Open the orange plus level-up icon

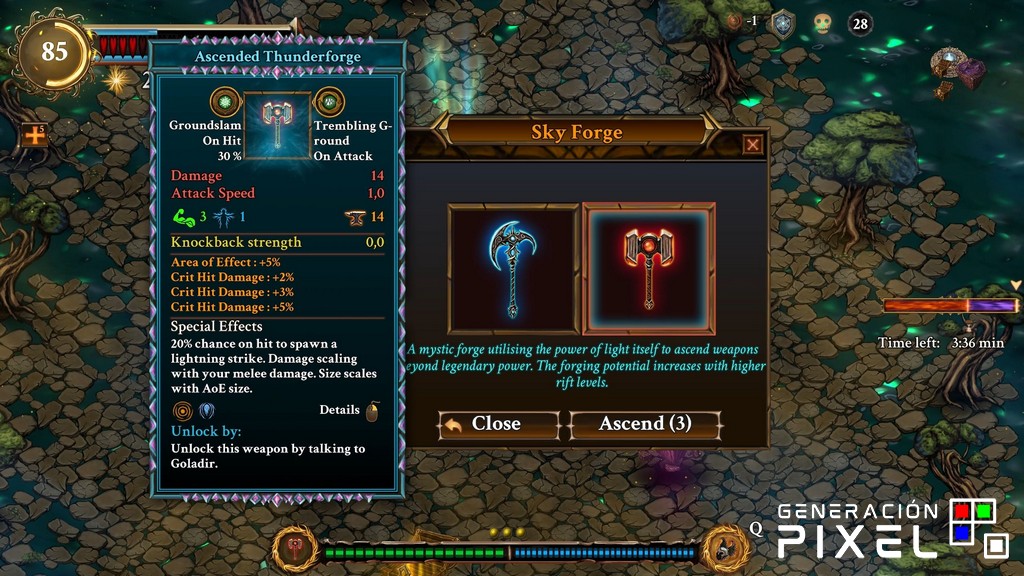tap(35, 134)
